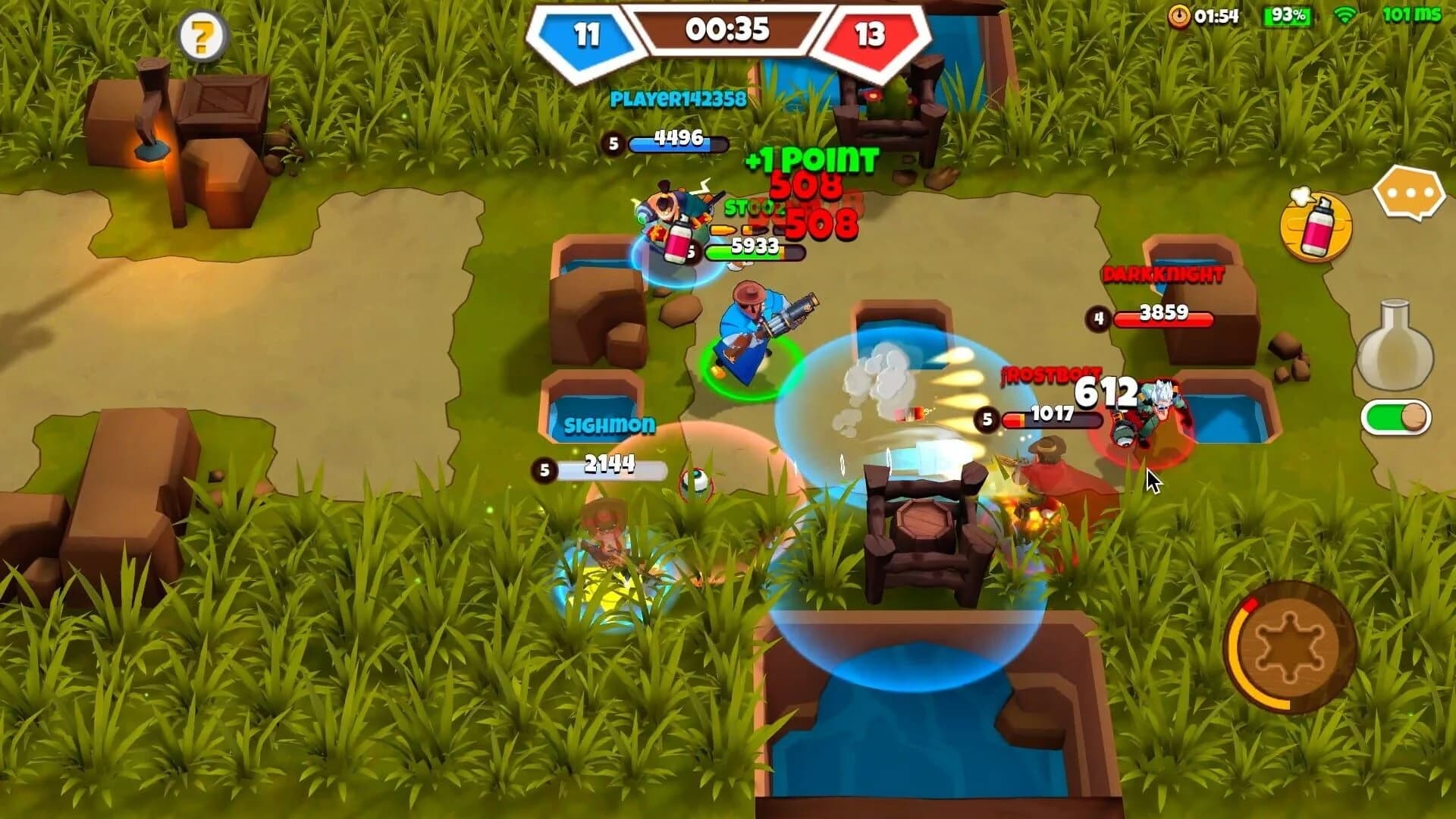Tap the damage number 612 near FROSTBOAT
Image resolution: width=1456 pixels, height=819 pixels.
point(1107,391)
